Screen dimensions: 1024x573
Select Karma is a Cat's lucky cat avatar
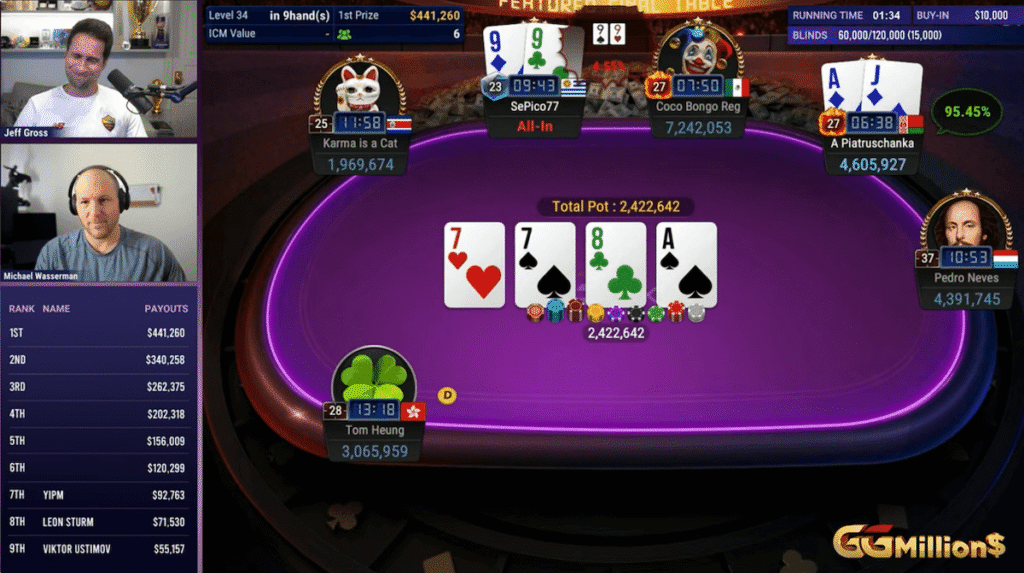(x=359, y=85)
